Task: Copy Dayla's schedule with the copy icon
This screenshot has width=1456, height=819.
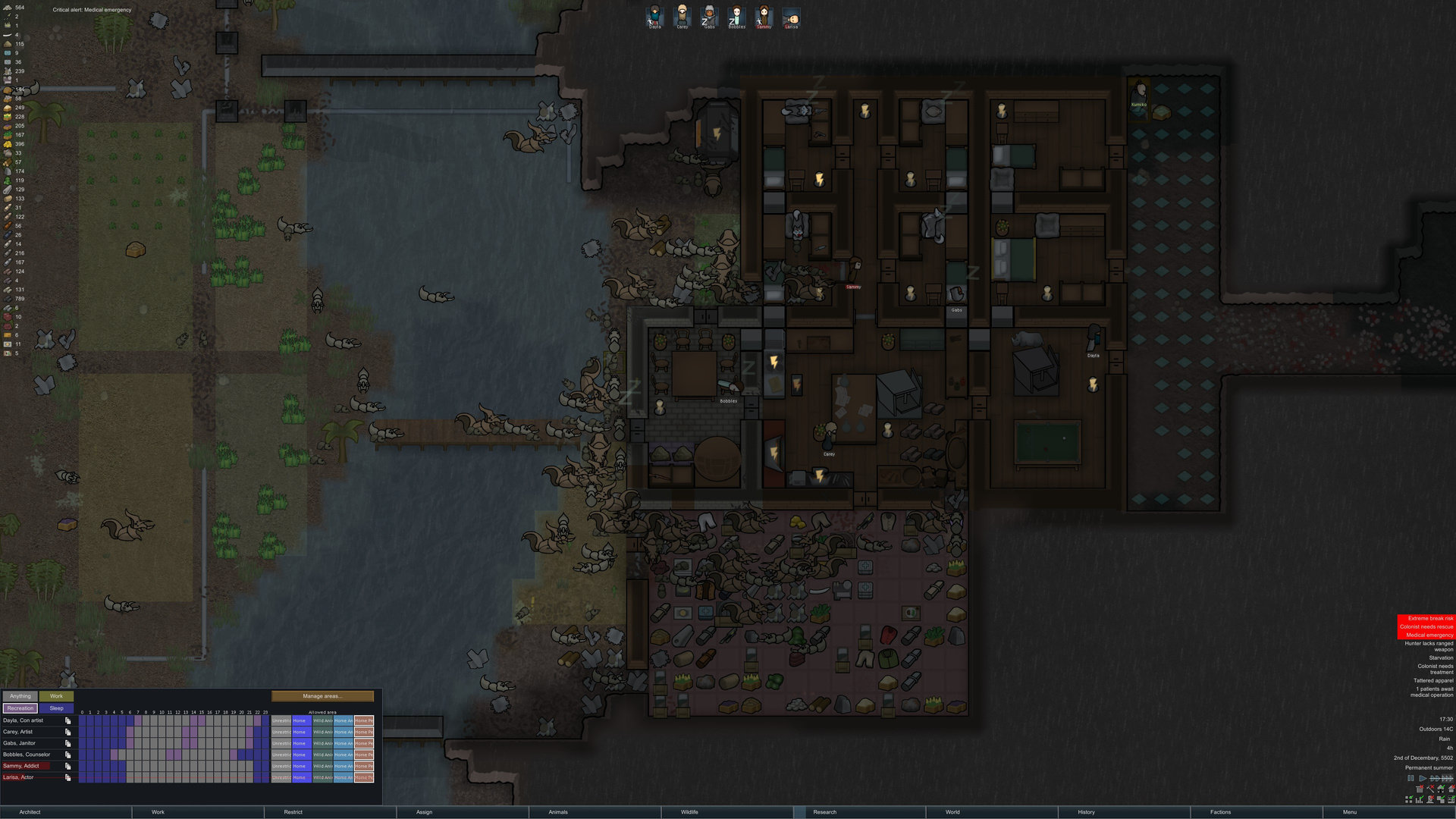Action: click(x=68, y=721)
